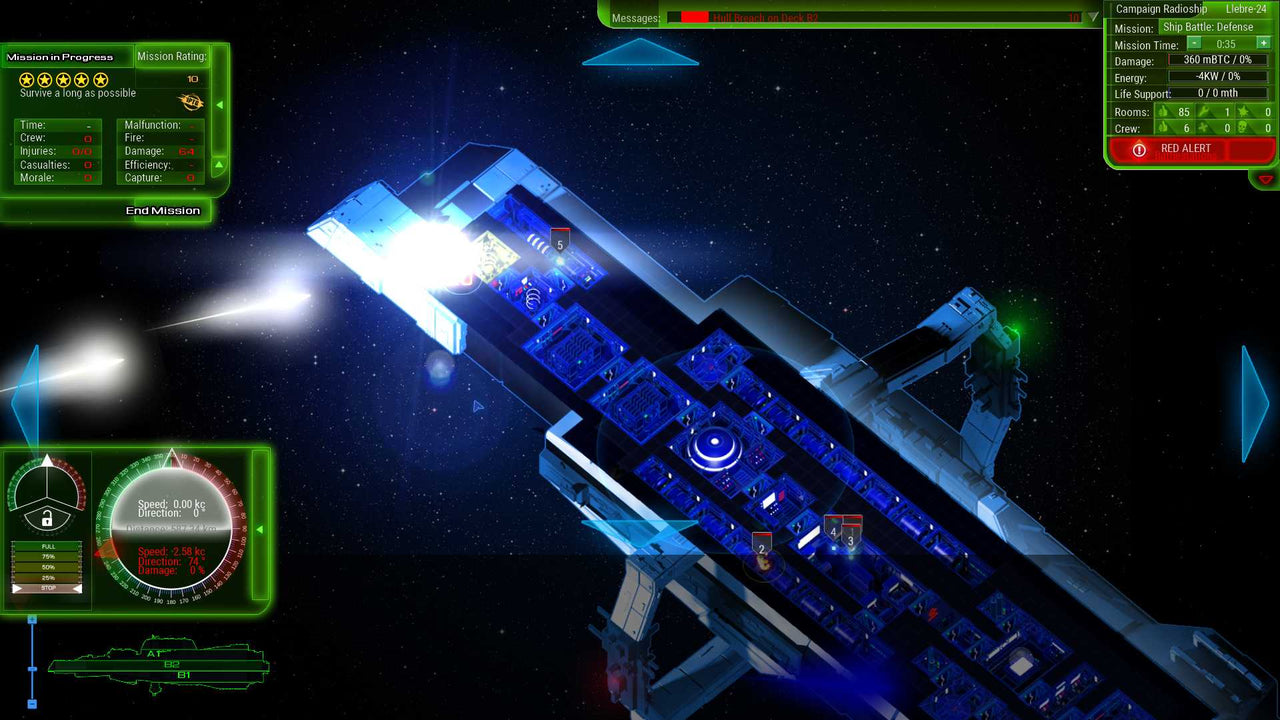Open the Messages dropdown arrow
The height and width of the screenshot is (720, 1280).
[1092, 16]
